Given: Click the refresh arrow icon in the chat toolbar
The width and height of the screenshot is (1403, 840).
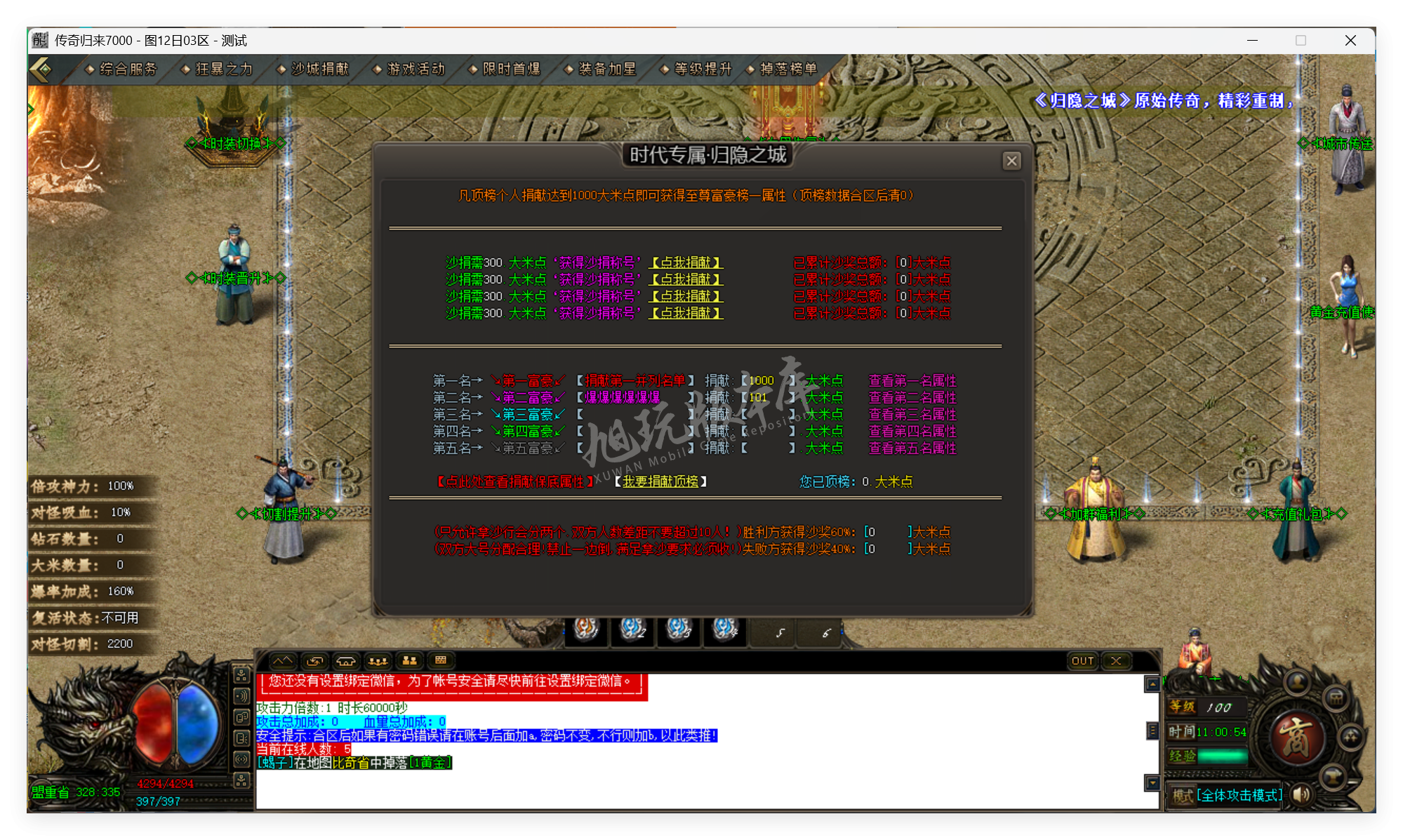Looking at the screenshot, I should [x=315, y=661].
